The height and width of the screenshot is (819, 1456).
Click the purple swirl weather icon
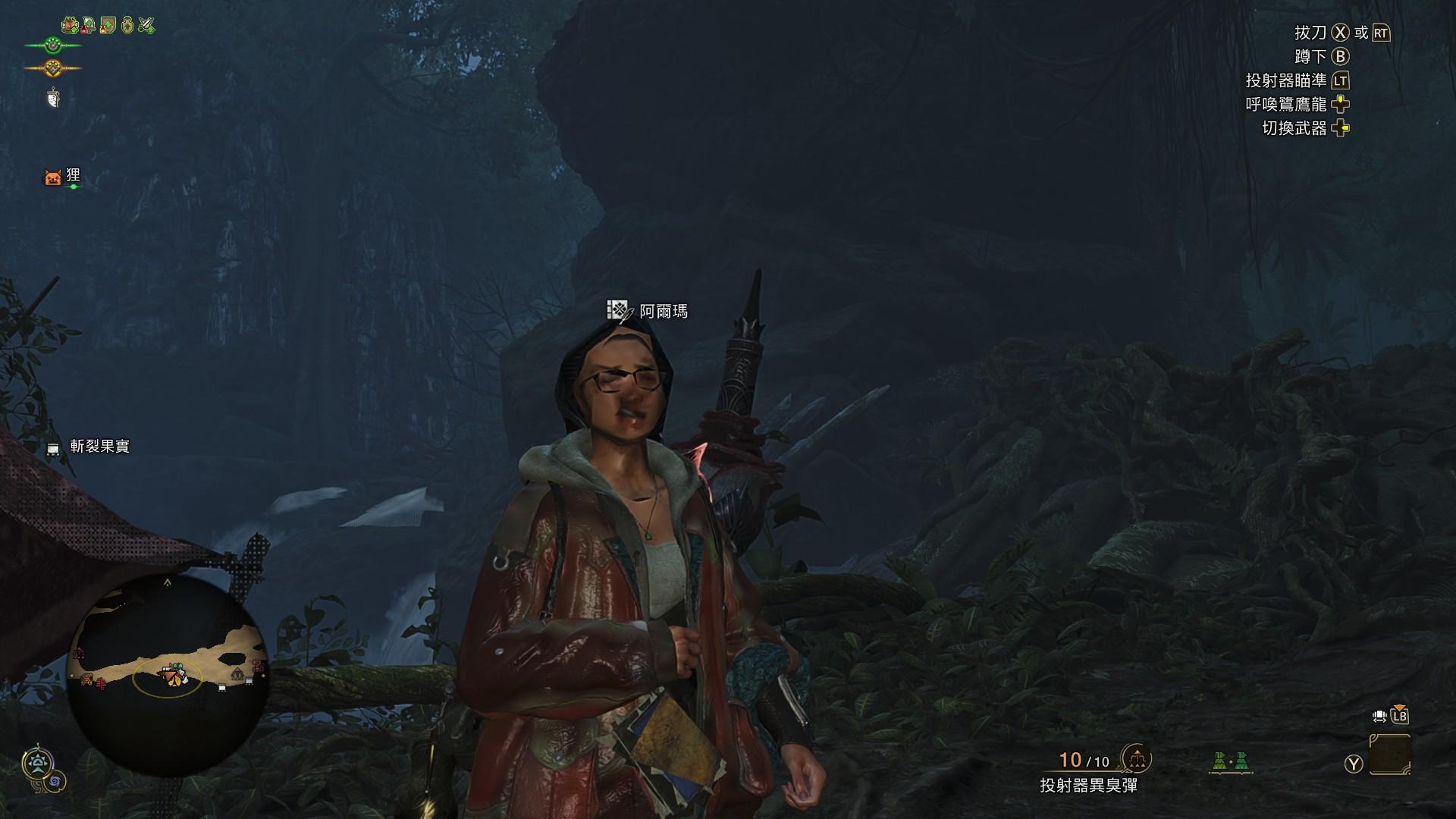(55, 781)
